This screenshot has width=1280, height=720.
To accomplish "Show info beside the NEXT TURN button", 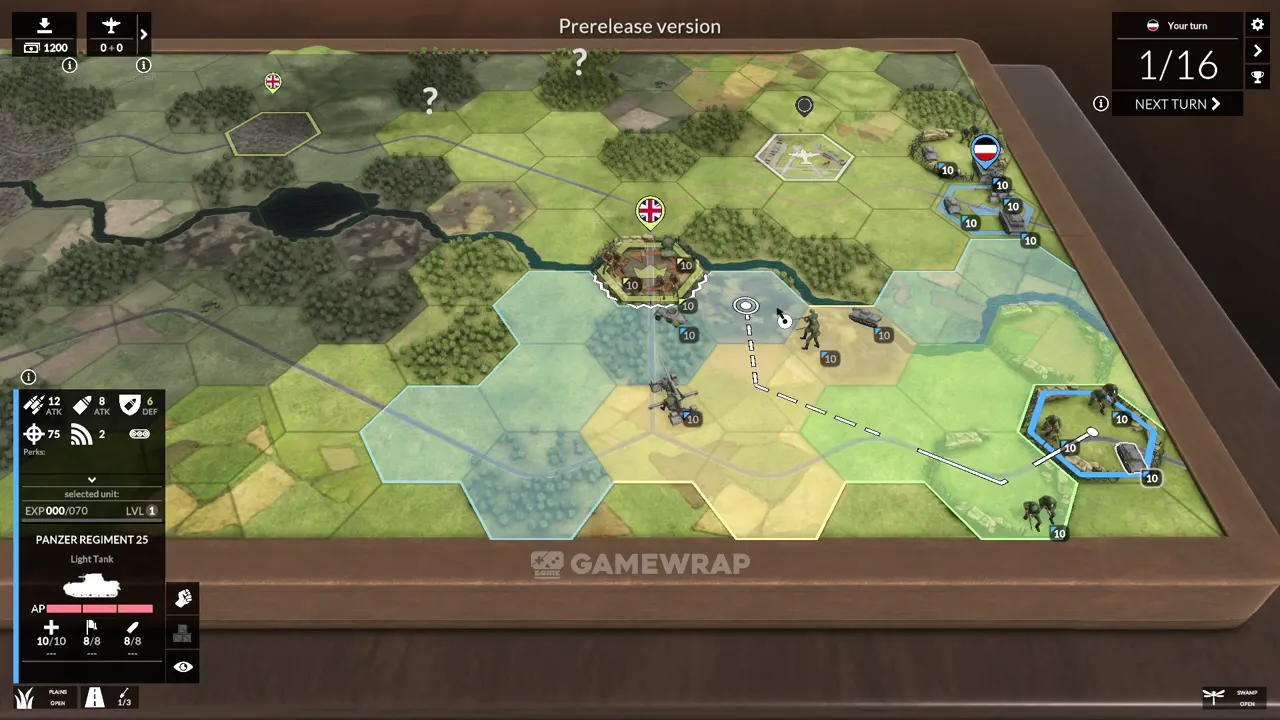I will 1101,104.
